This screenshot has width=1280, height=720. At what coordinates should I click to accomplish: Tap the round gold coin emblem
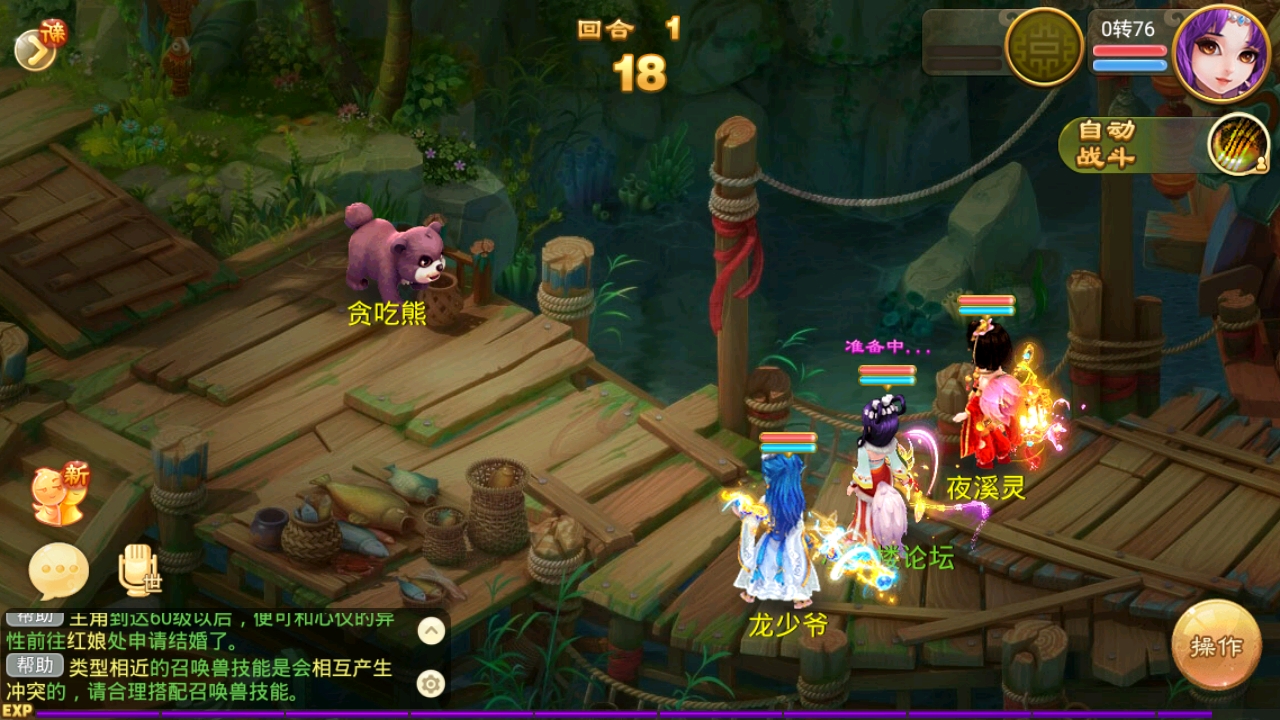tap(1044, 46)
